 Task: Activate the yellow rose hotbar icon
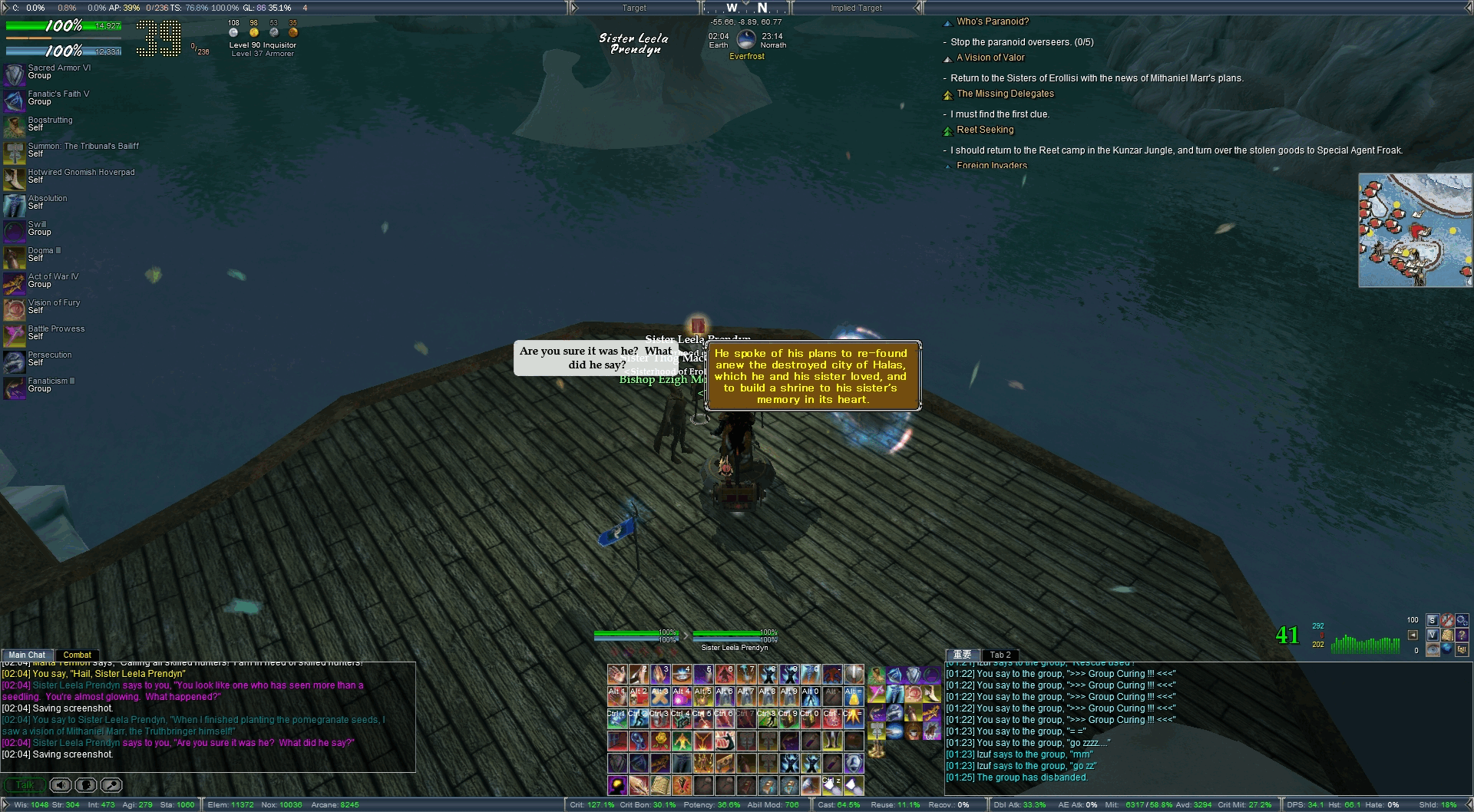click(x=660, y=741)
